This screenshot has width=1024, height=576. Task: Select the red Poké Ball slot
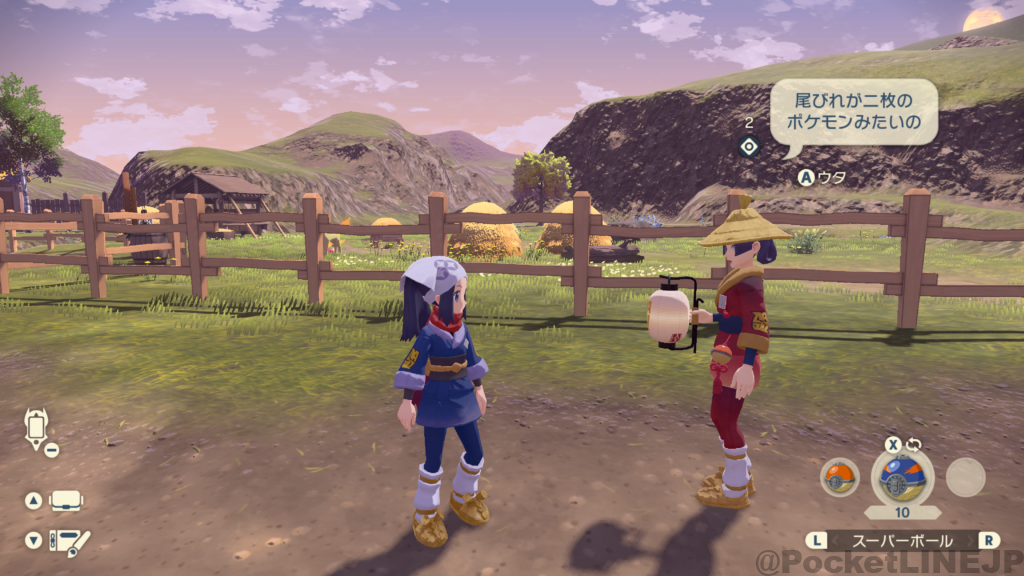[839, 477]
